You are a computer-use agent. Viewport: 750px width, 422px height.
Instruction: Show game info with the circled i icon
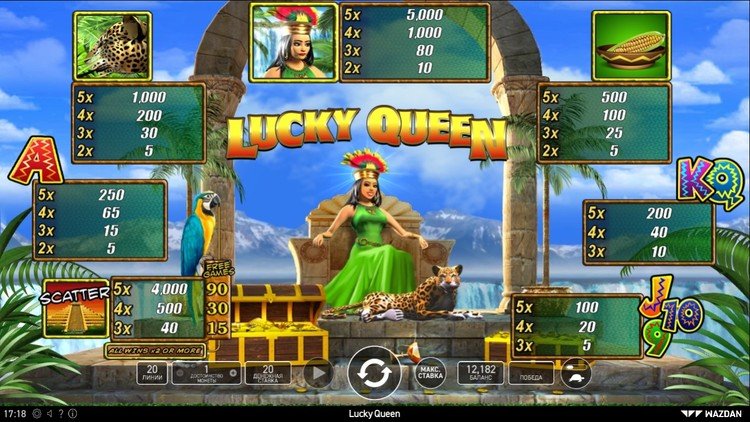72,413
